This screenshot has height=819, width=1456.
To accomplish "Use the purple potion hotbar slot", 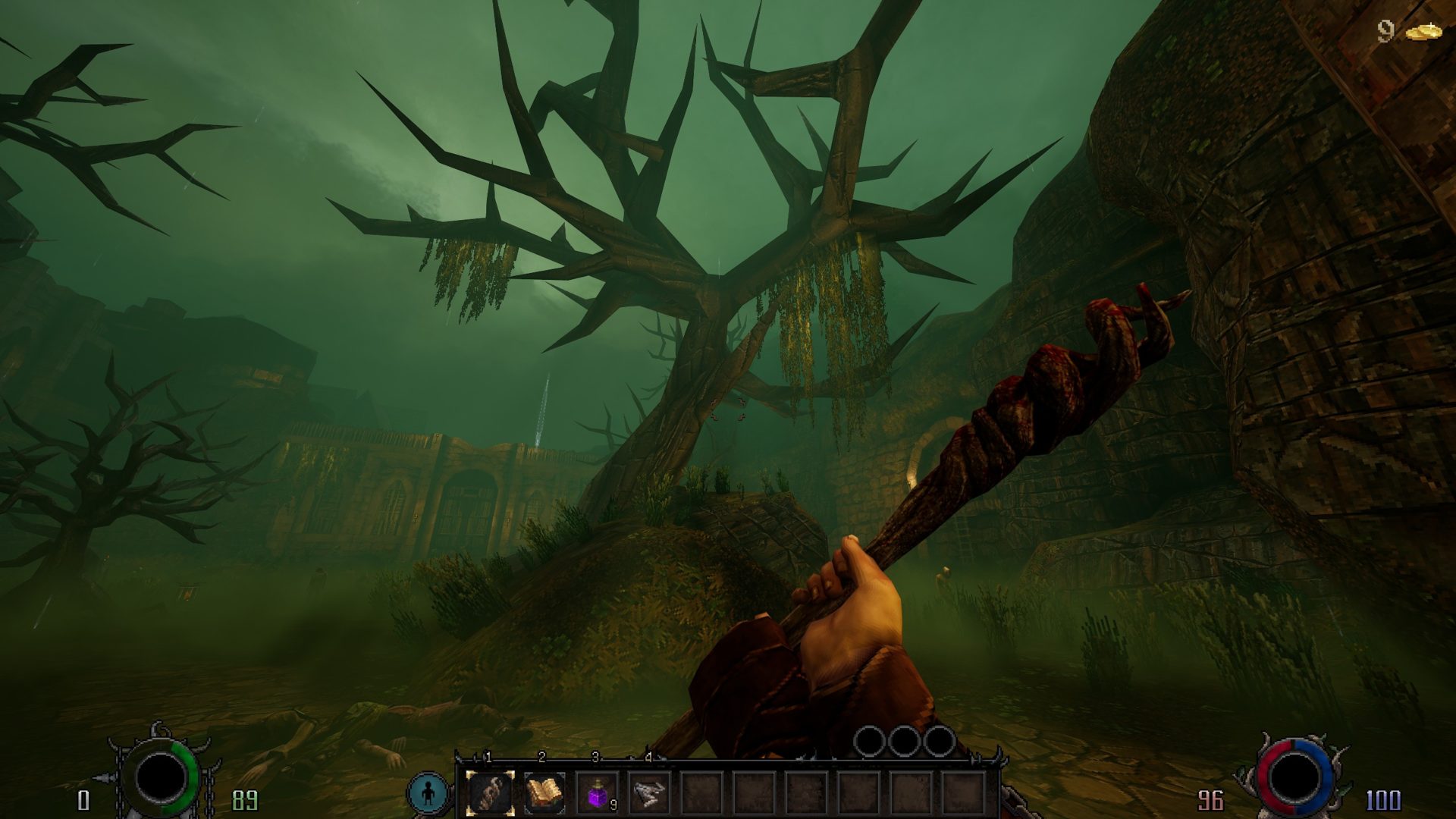I will 597,794.
